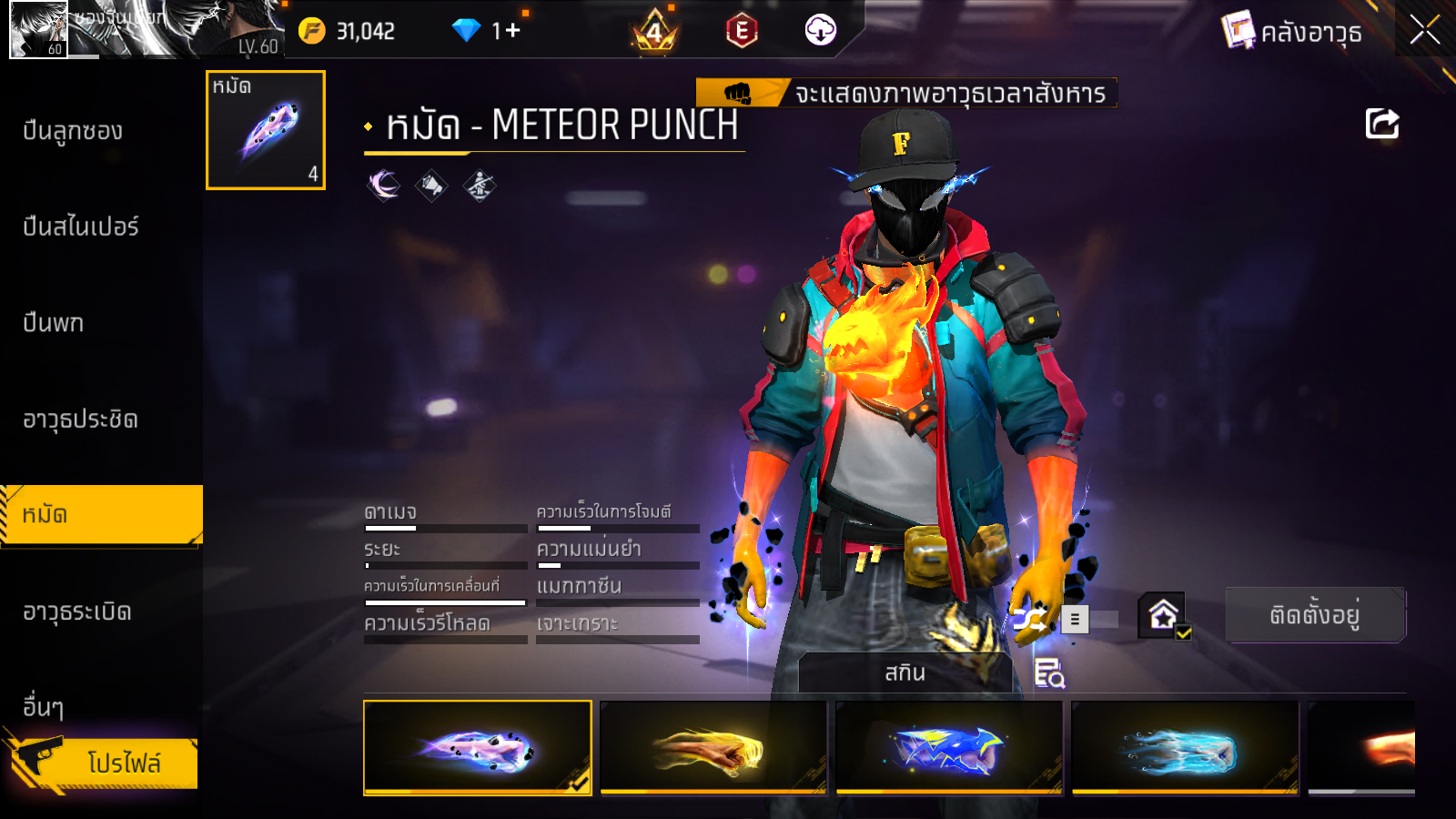Select the หมัด fist category
Screen dimensions: 1456x819
pyautogui.click(x=100, y=515)
